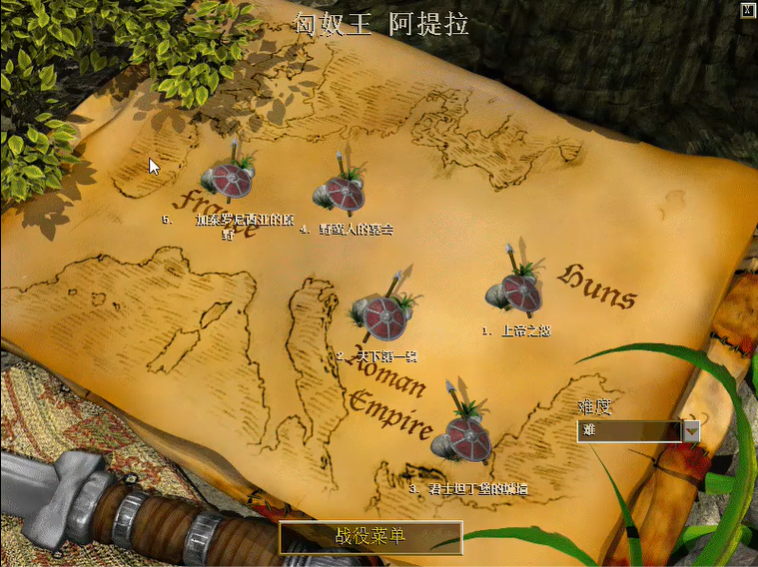Select scenario 1 上帝之鞭 shield marker
This screenshot has height=567, width=758.
(x=518, y=291)
